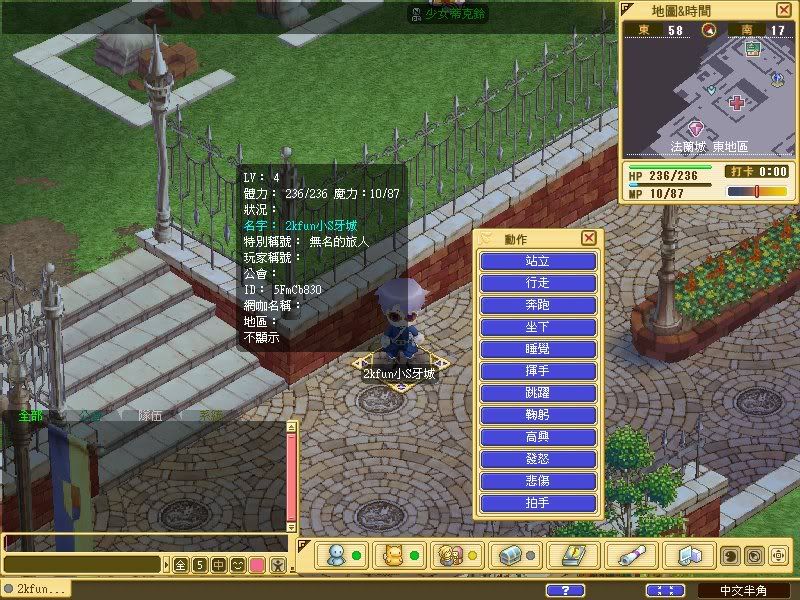Pick the pink chat color swatch
The width and height of the screenshot is (800, 600).
point(257,565)
